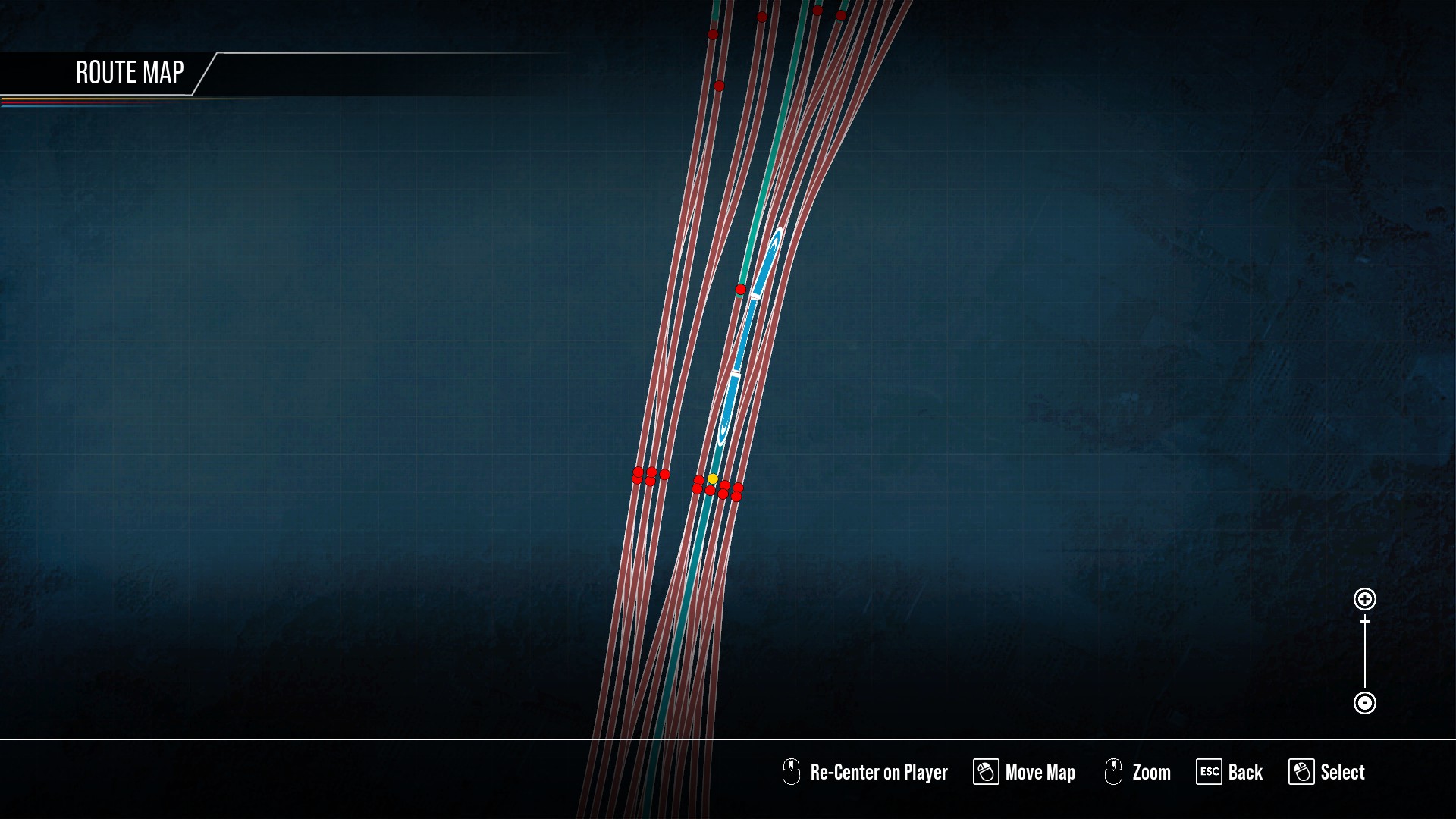The width and height of the screenshot is (1456, 819).
Task: Select the yellow signal marker
Action: pos(713,479)
